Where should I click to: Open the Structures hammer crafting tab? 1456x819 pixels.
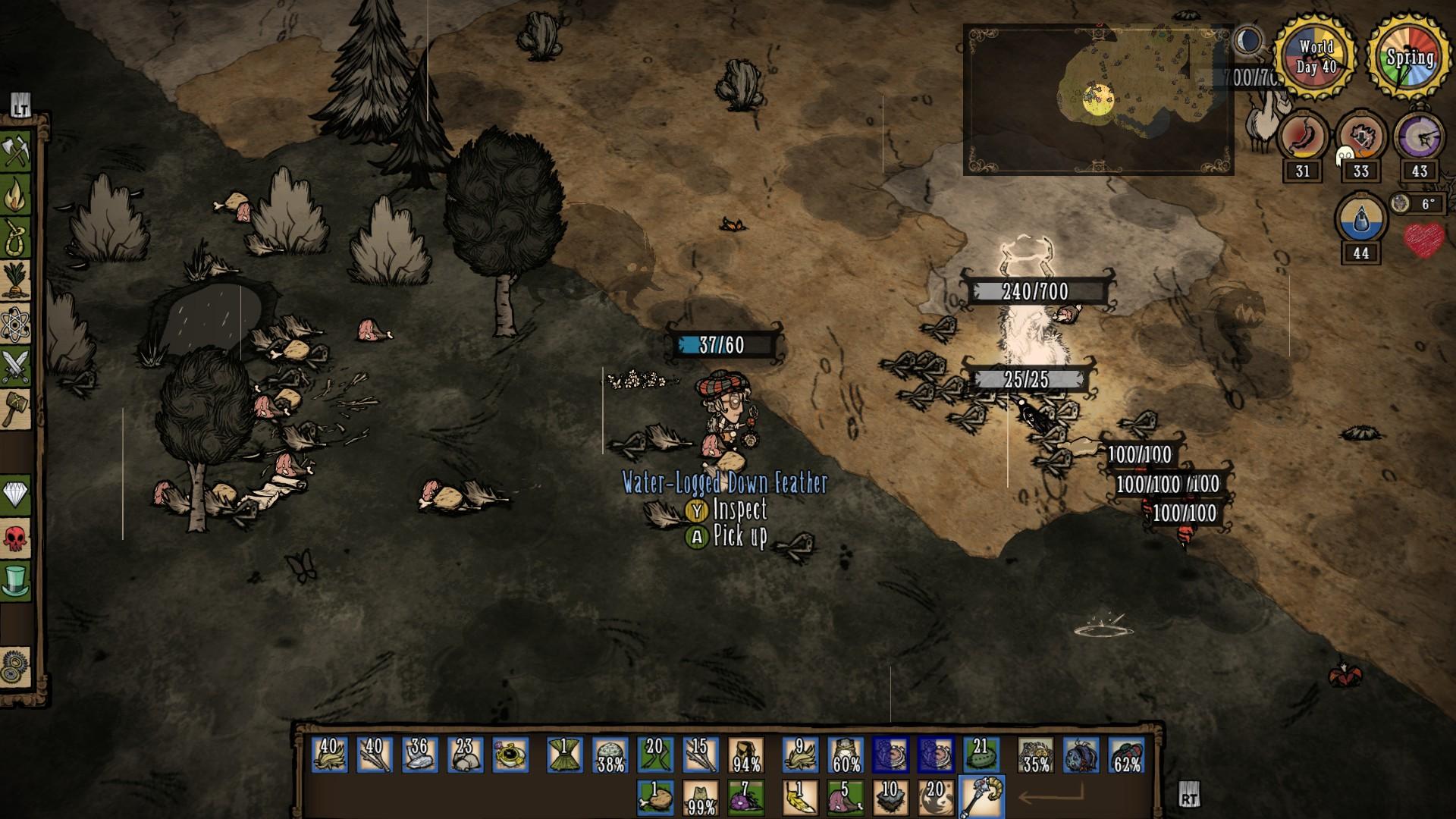click(x=17, y=410)
